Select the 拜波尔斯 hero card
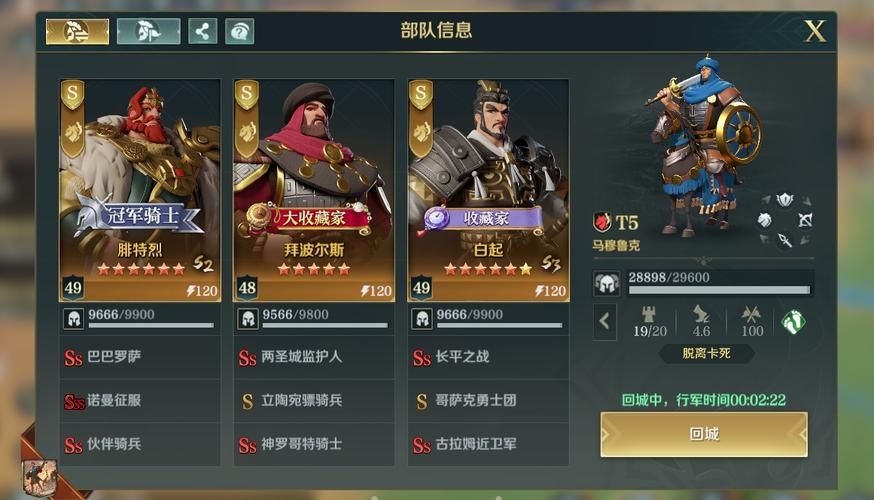This screenshot has width=874, height=500. tap(314, 190)
